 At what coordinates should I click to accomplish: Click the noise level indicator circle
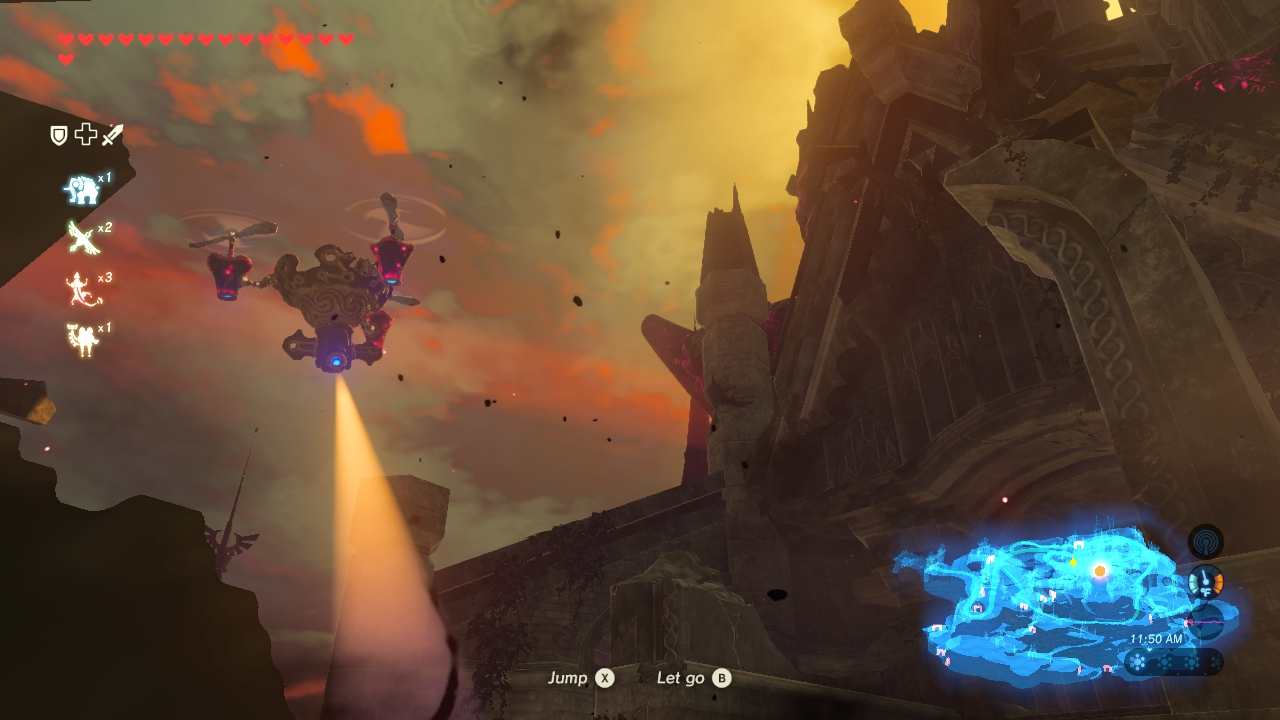click(1206, 620)
